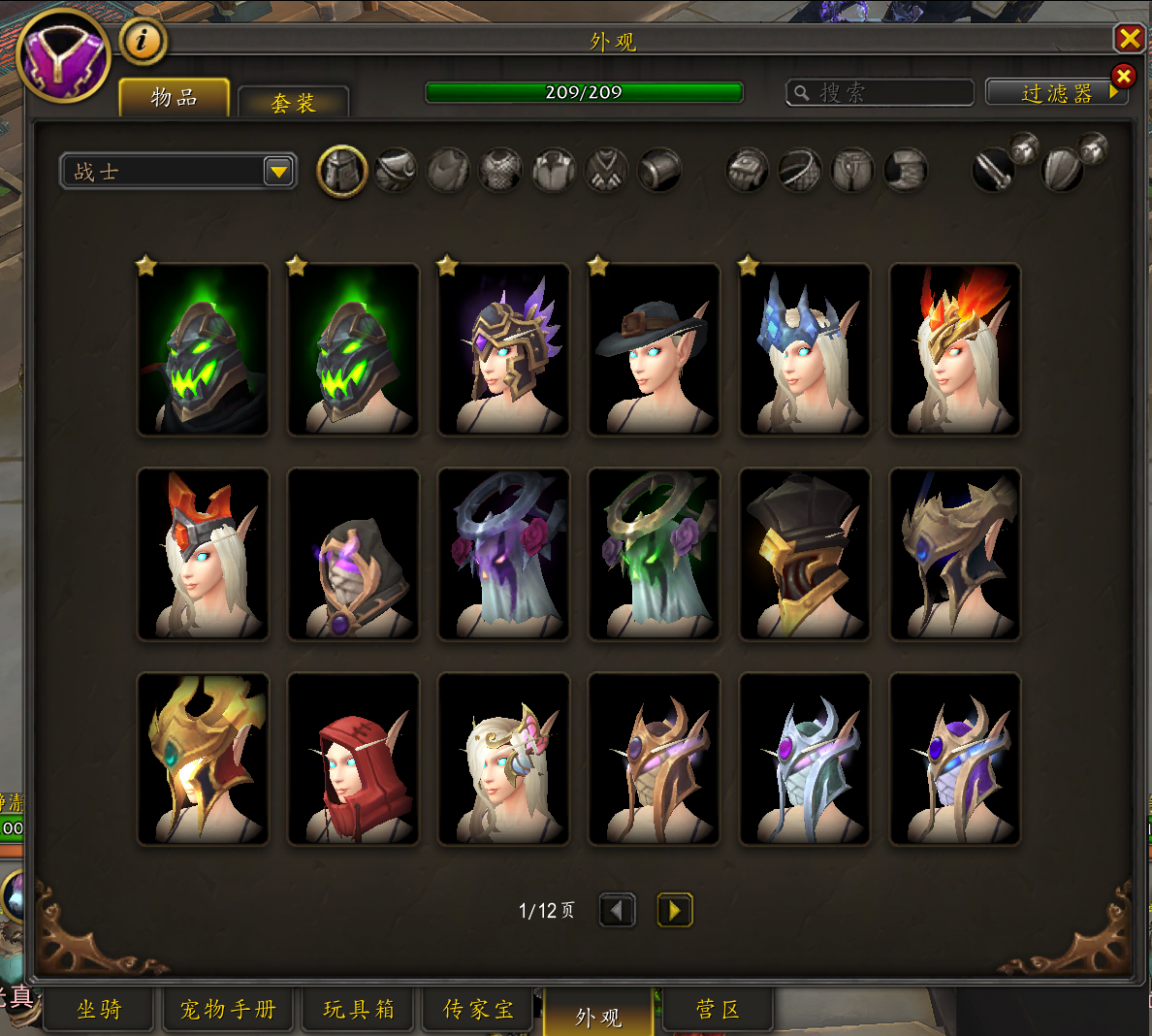Select the 物品 items tab
The image size is (1152, 1036).
pos(175,98)
